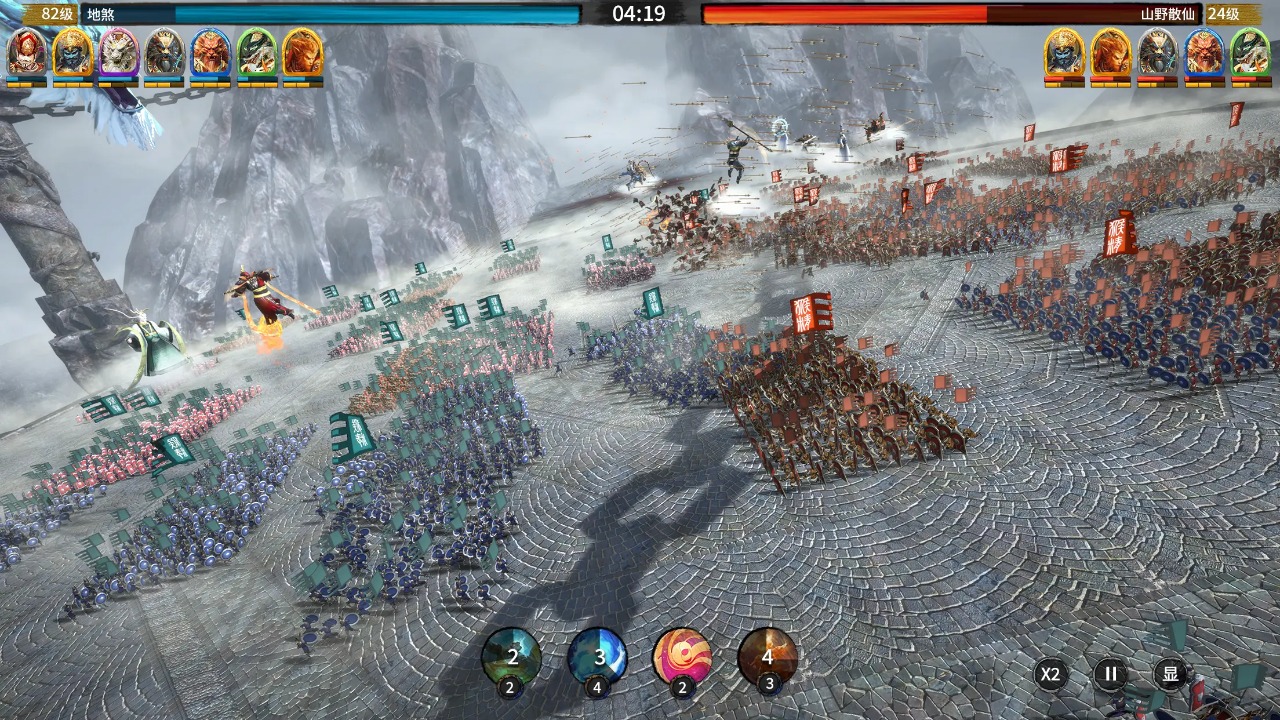The width and height of the screenshot is (1280, 720).
Task: Pick the 地煞 team's blue-faced gold-framed hero
Action: 72,52
